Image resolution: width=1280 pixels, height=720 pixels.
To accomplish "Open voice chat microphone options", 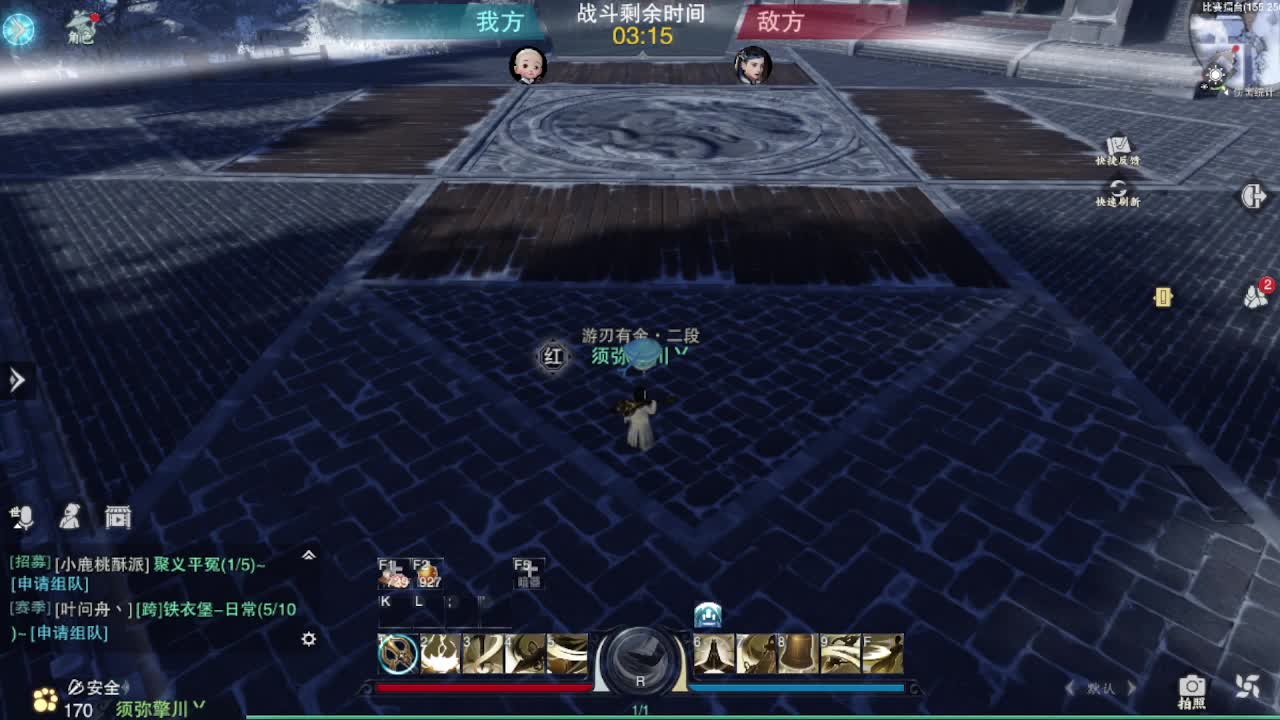I will 22,515.
